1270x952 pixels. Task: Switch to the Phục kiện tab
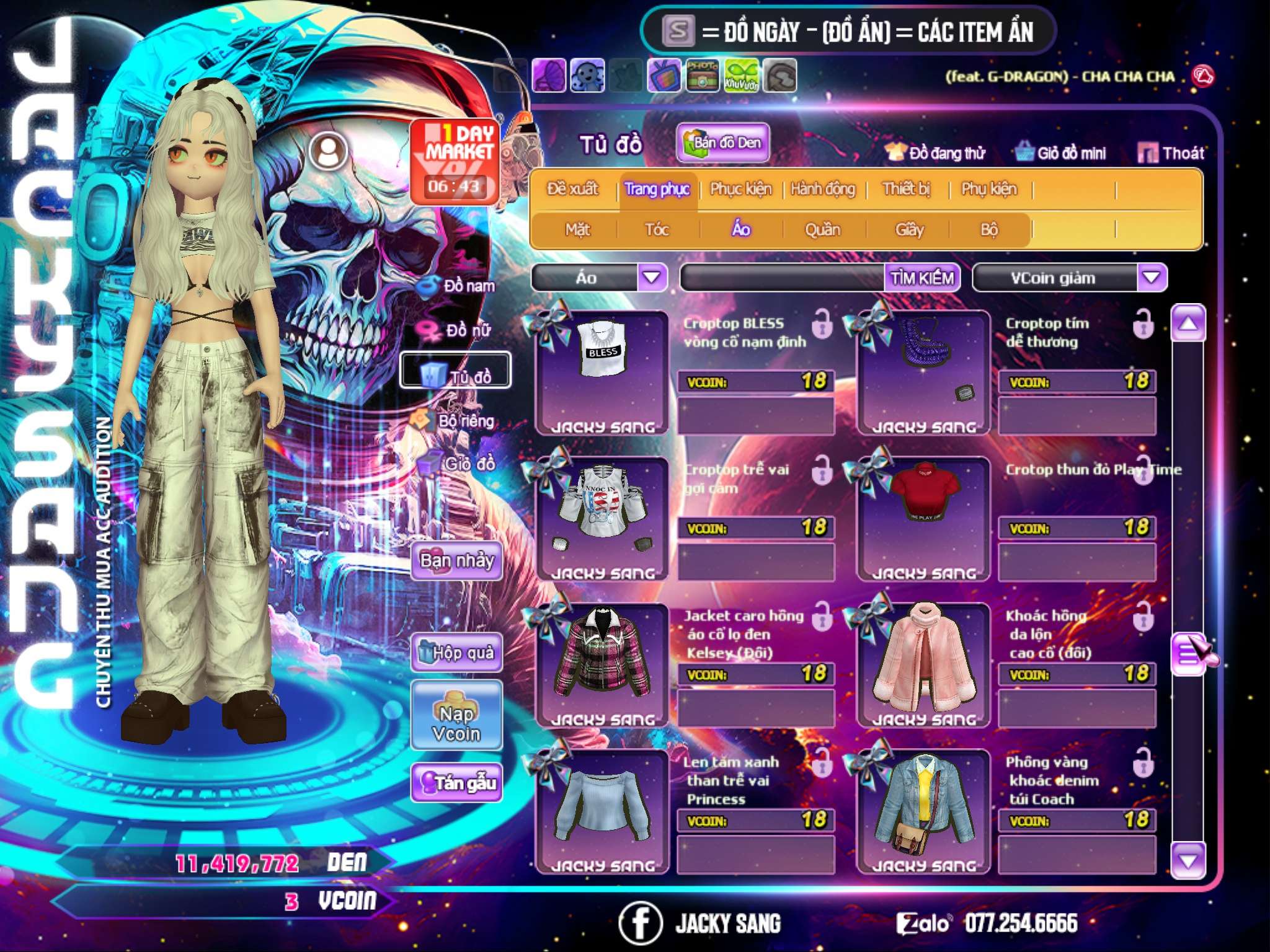point(740,189)
